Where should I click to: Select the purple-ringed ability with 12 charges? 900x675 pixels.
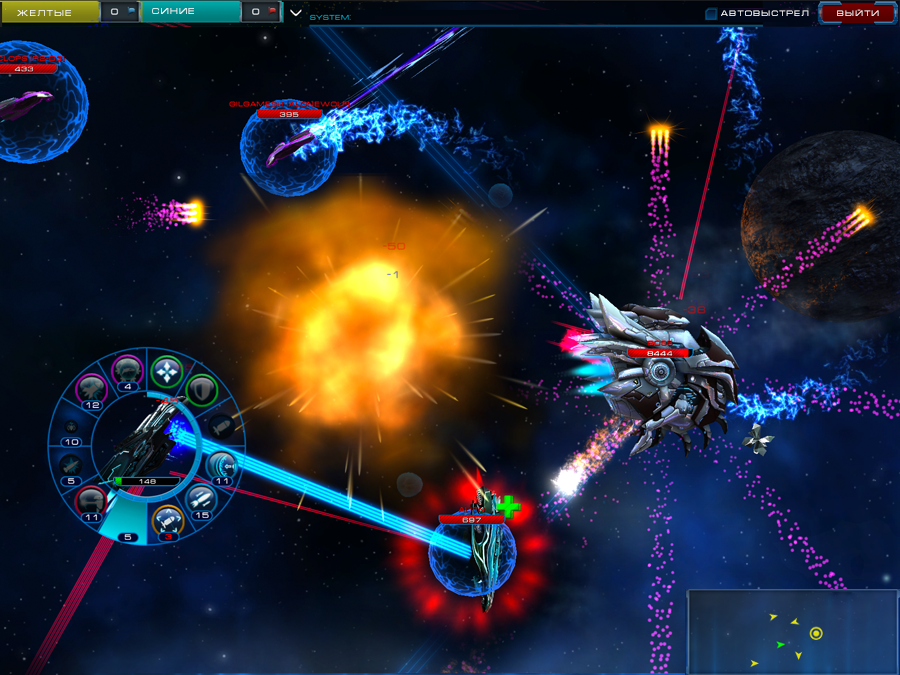93,389
